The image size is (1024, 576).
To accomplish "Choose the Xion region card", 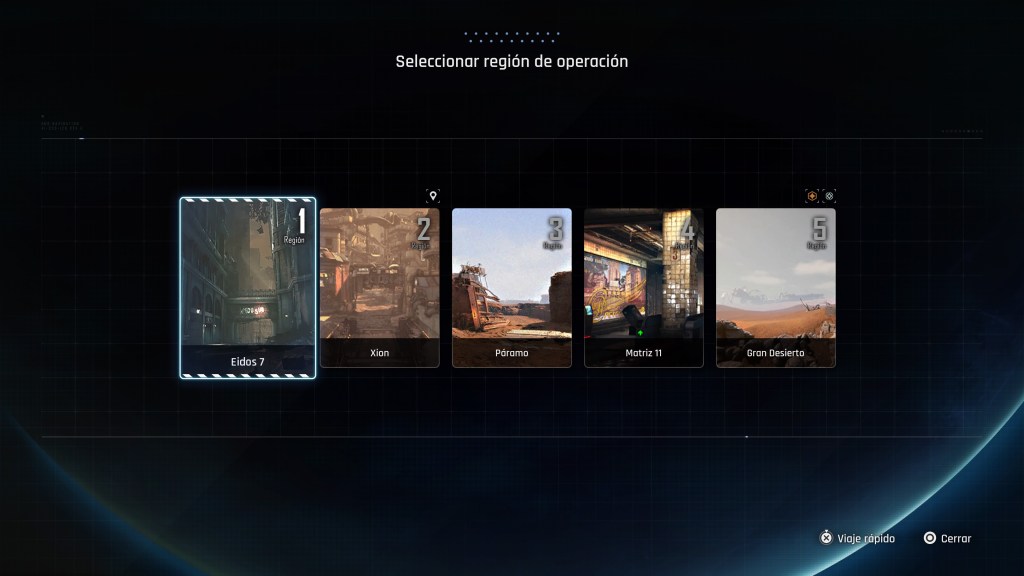I will (379, 288).
